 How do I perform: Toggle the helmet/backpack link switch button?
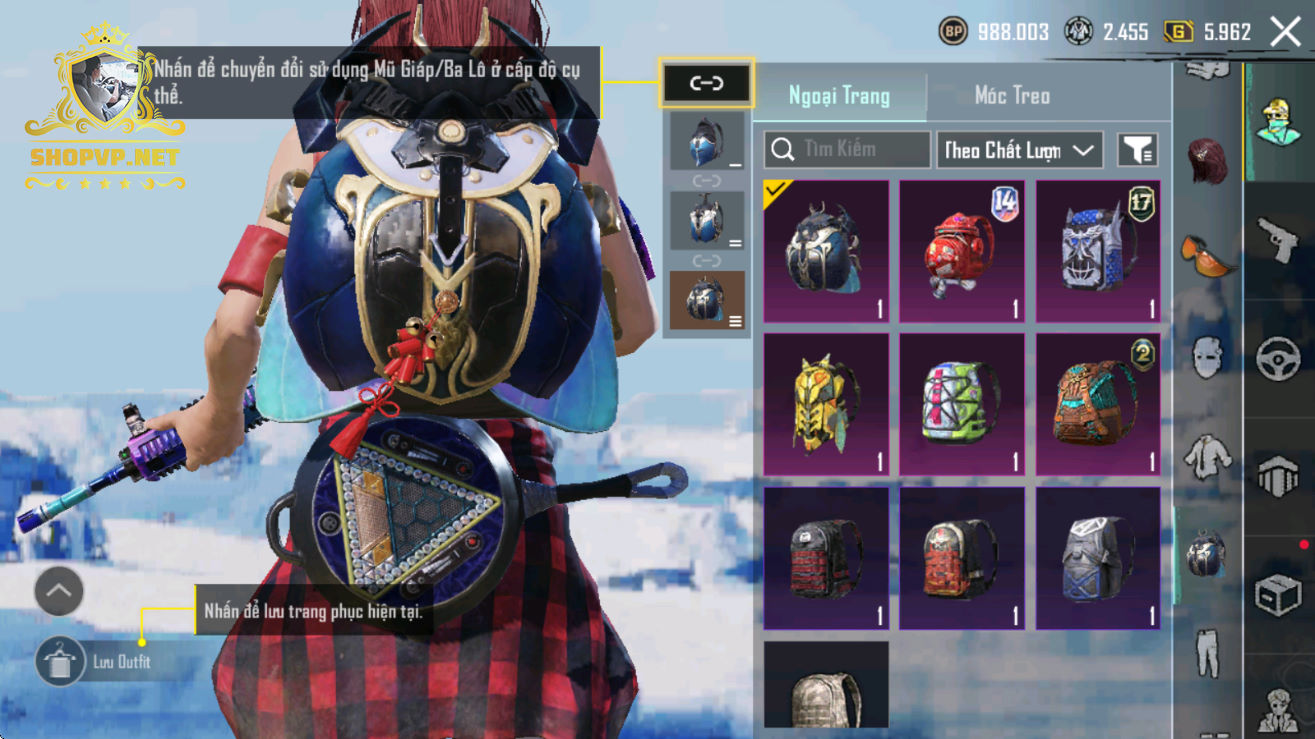706,83
